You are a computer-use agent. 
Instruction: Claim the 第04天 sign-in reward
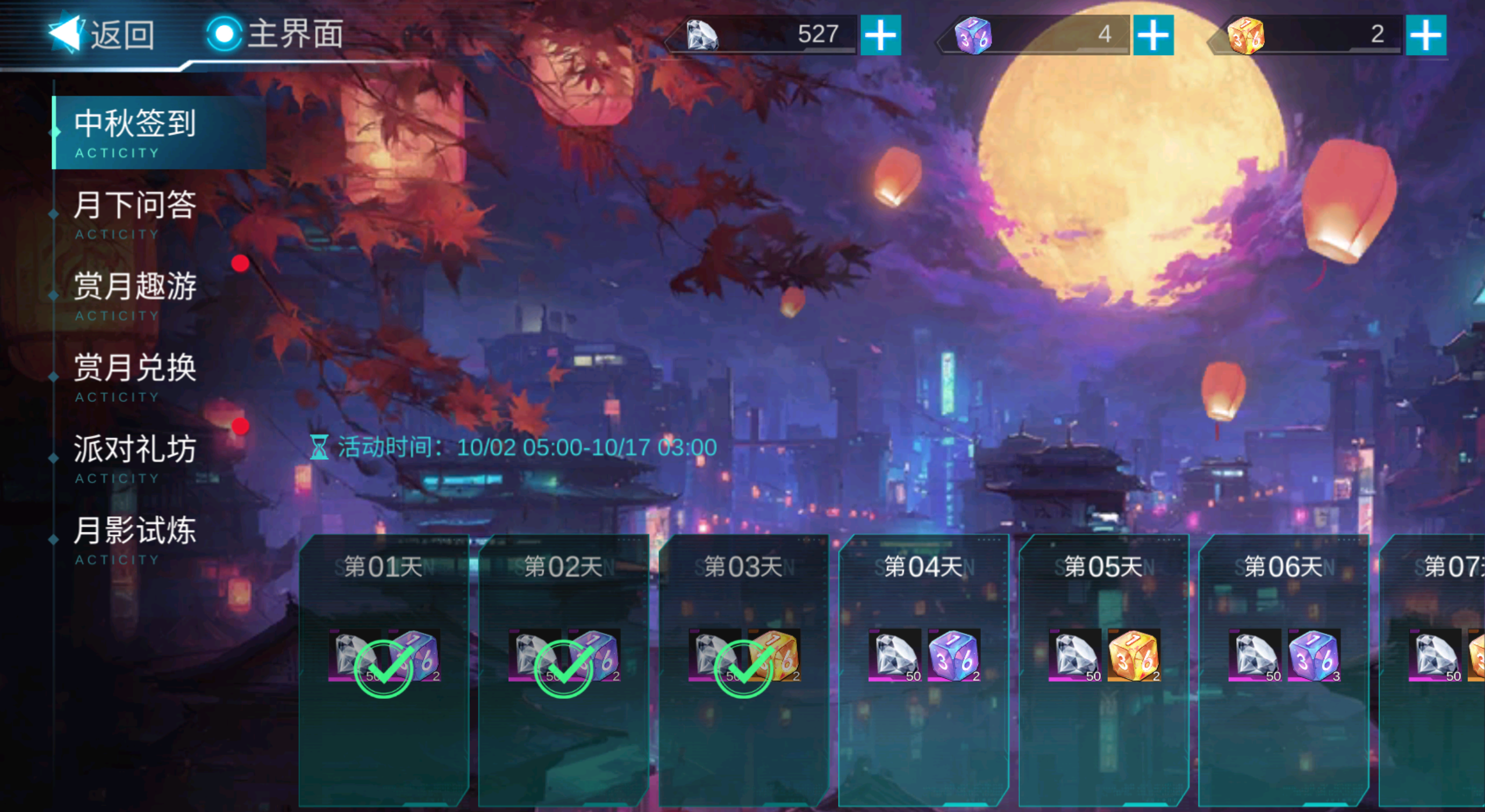[x=923, y=670]
